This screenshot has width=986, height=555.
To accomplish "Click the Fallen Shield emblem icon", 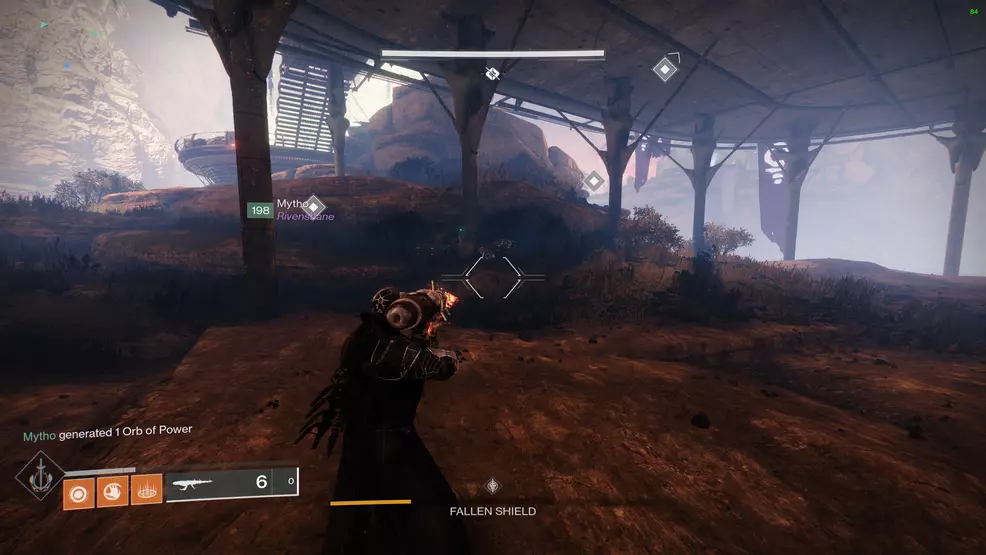I will 492,486.
